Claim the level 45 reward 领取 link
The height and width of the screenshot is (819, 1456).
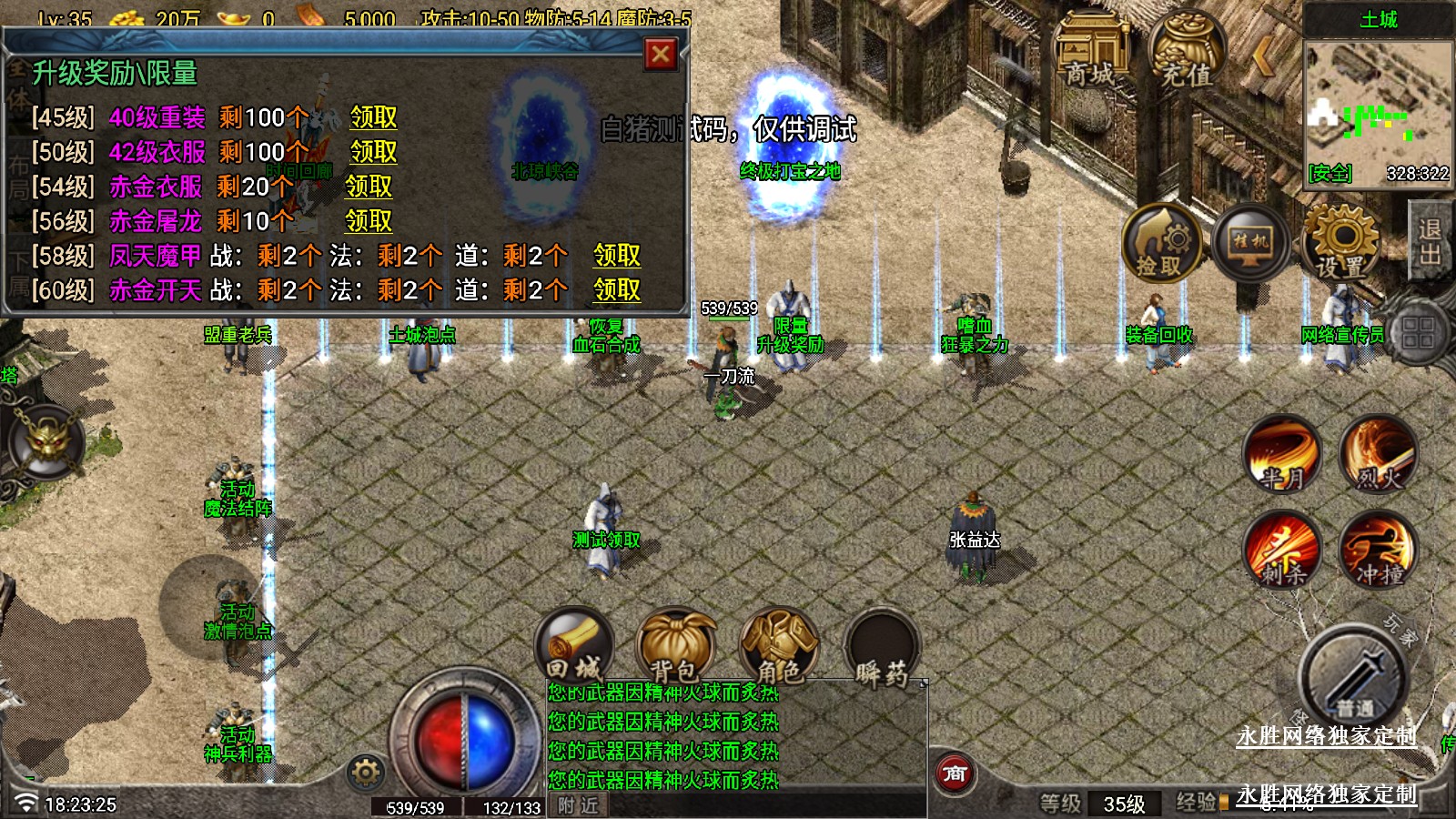pyautogui.click(x=373, y=117)
